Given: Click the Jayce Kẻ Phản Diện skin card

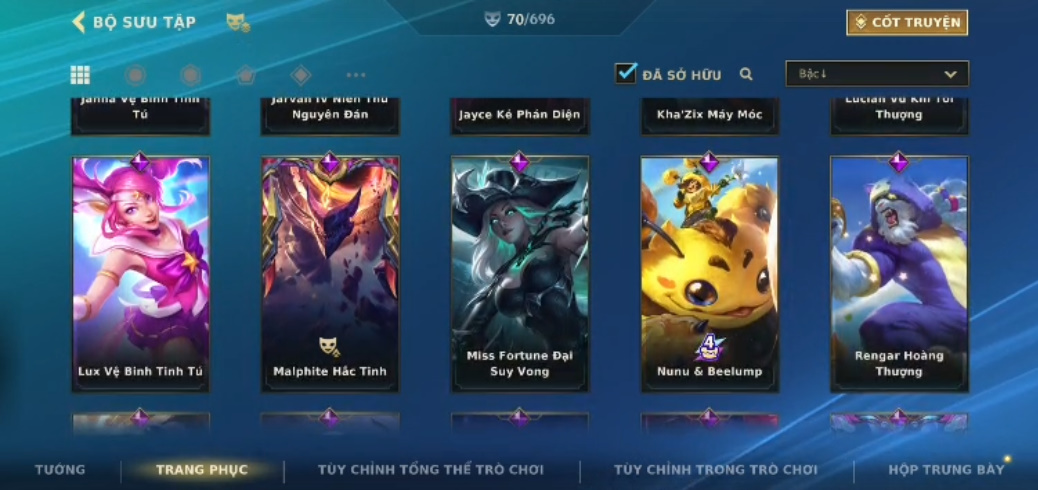Looking at the screenshot, I should [519, 115].
